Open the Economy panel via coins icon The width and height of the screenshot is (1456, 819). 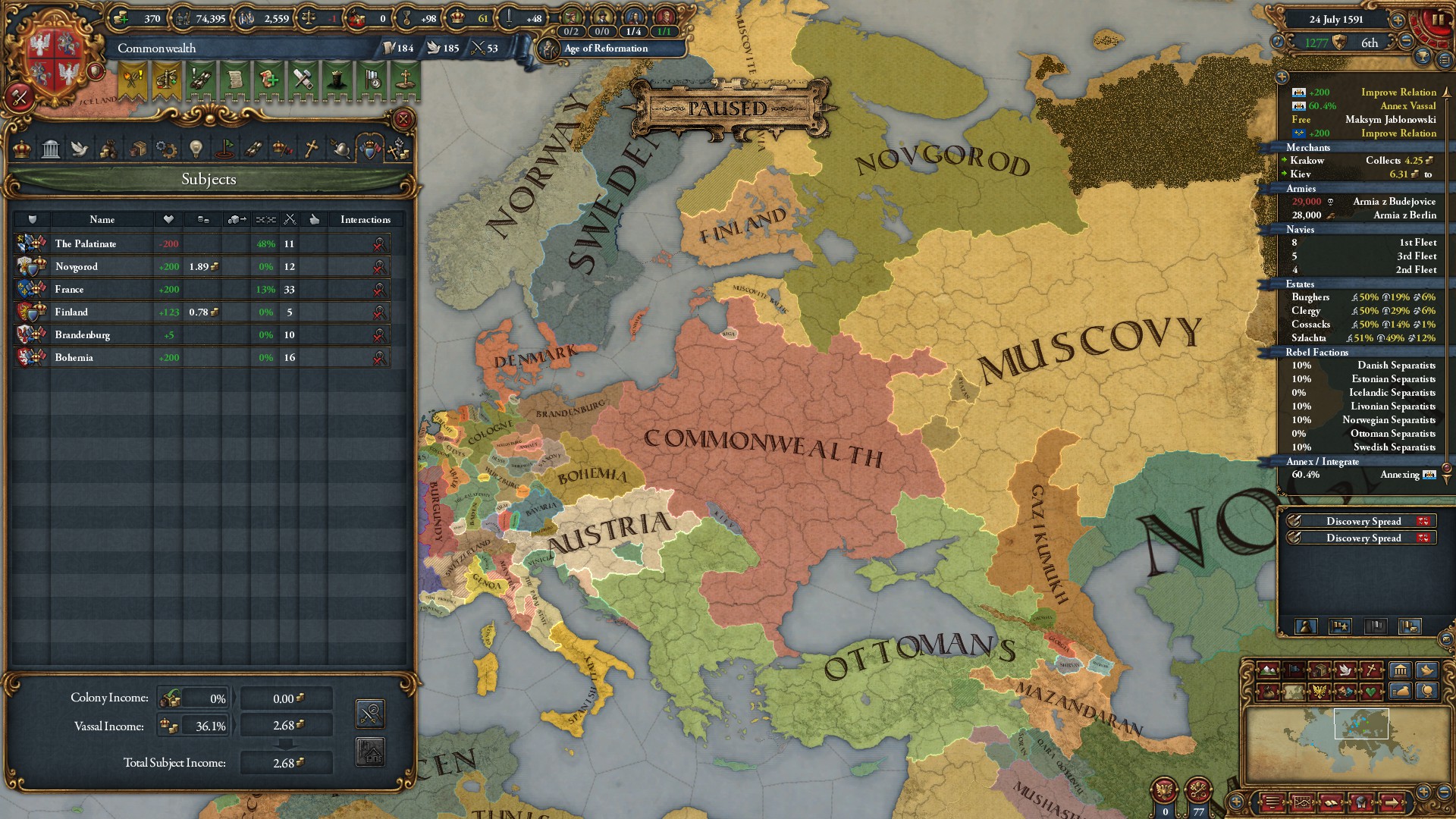tap(109, 149)
